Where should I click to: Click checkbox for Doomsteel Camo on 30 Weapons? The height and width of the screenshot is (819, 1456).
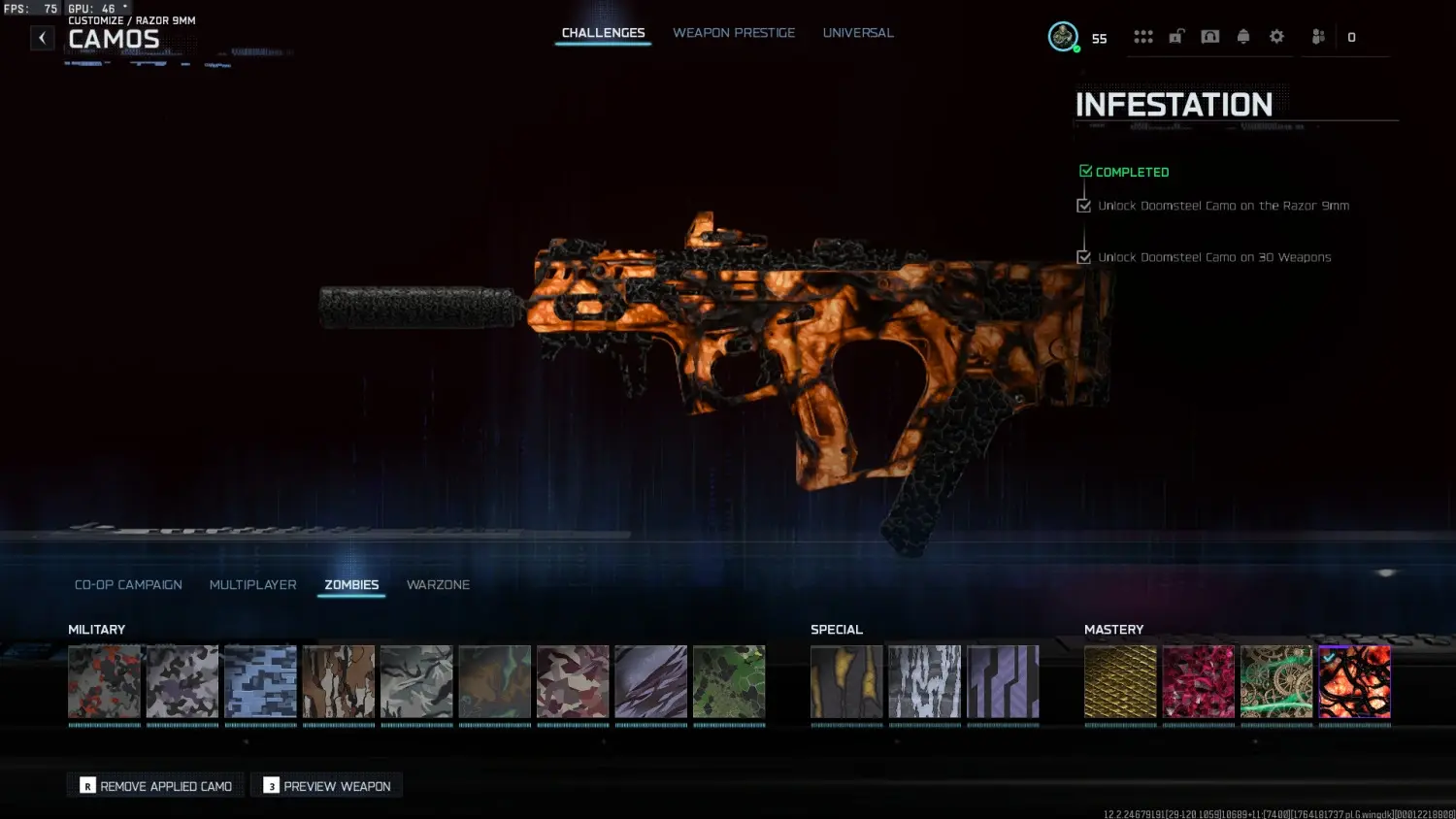[1083, 257]
